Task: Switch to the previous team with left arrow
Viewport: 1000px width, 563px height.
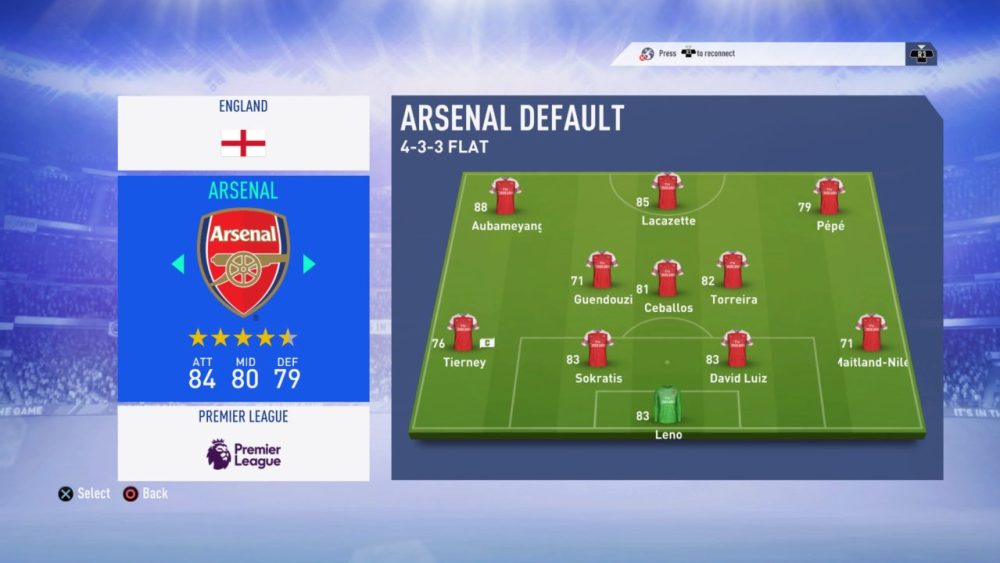Action: (x=178, y=264)
